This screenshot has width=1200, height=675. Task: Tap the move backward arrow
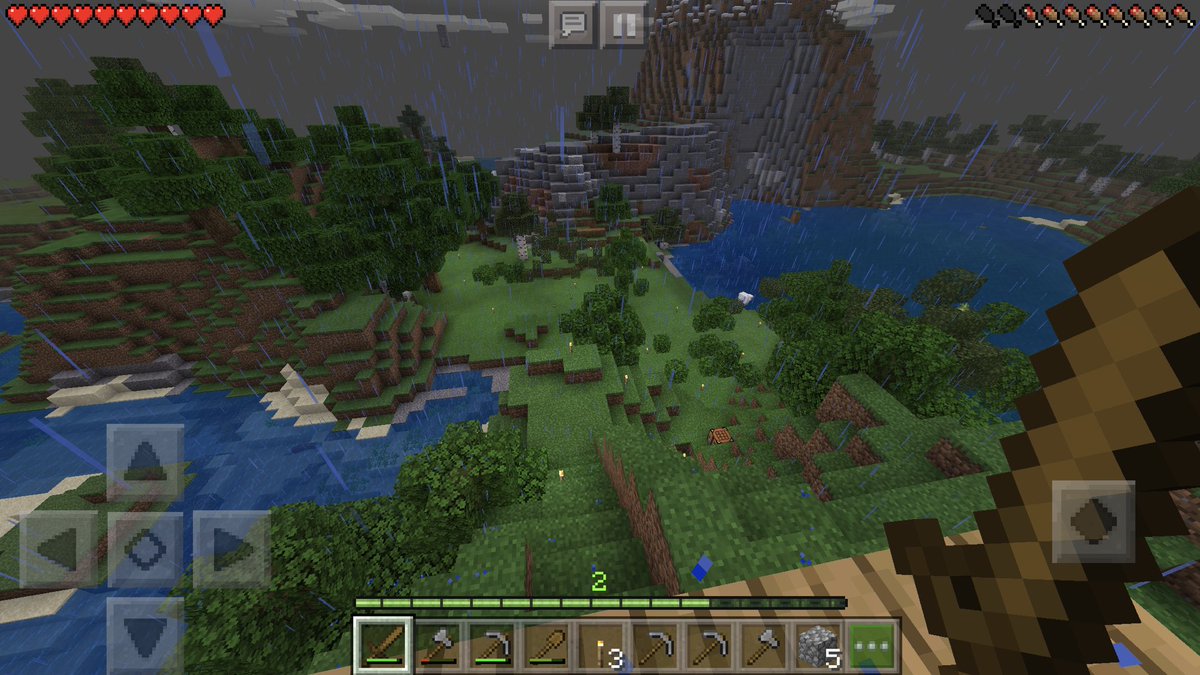click(146, 634)
